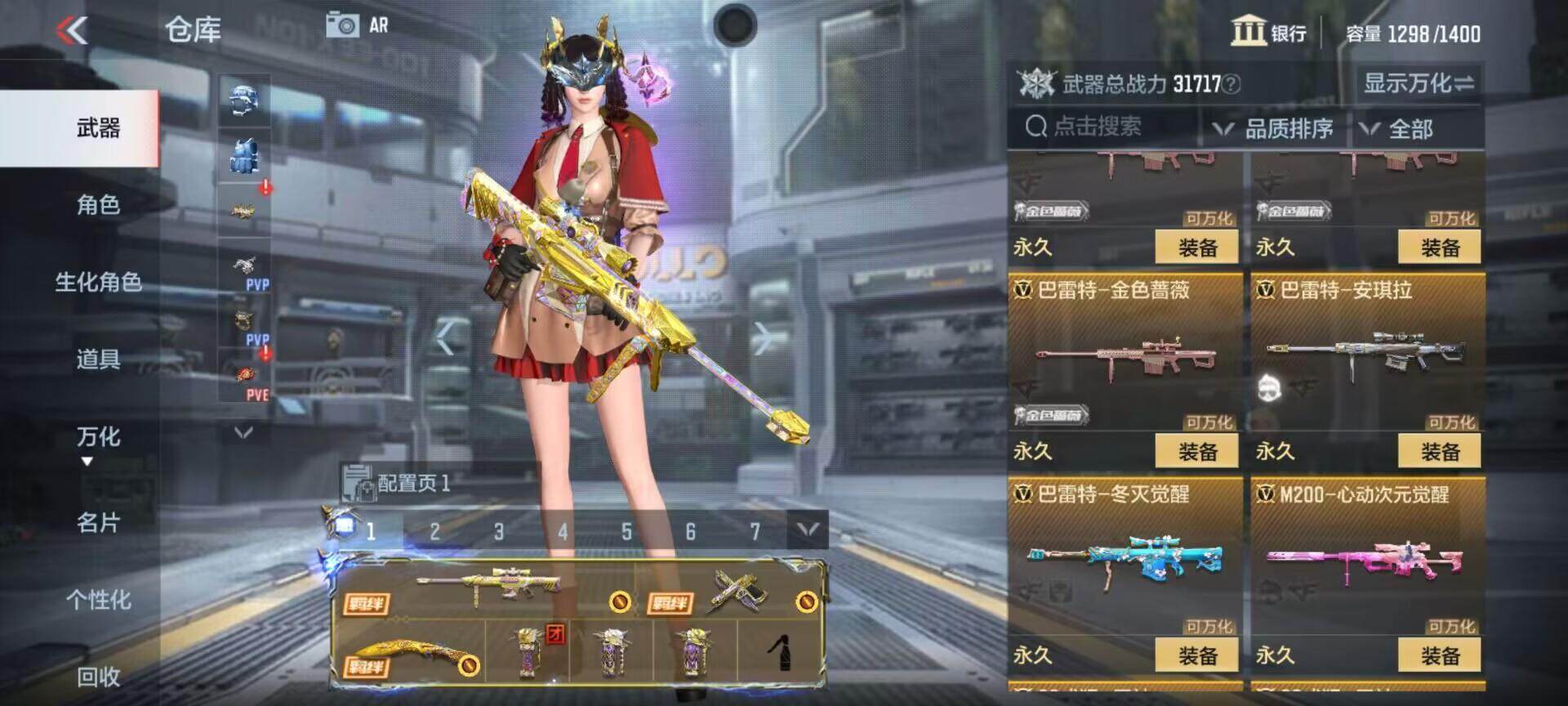Select the golden curved knife melee slot
The height and width of the screenshot is (706, 1568).
408,654
